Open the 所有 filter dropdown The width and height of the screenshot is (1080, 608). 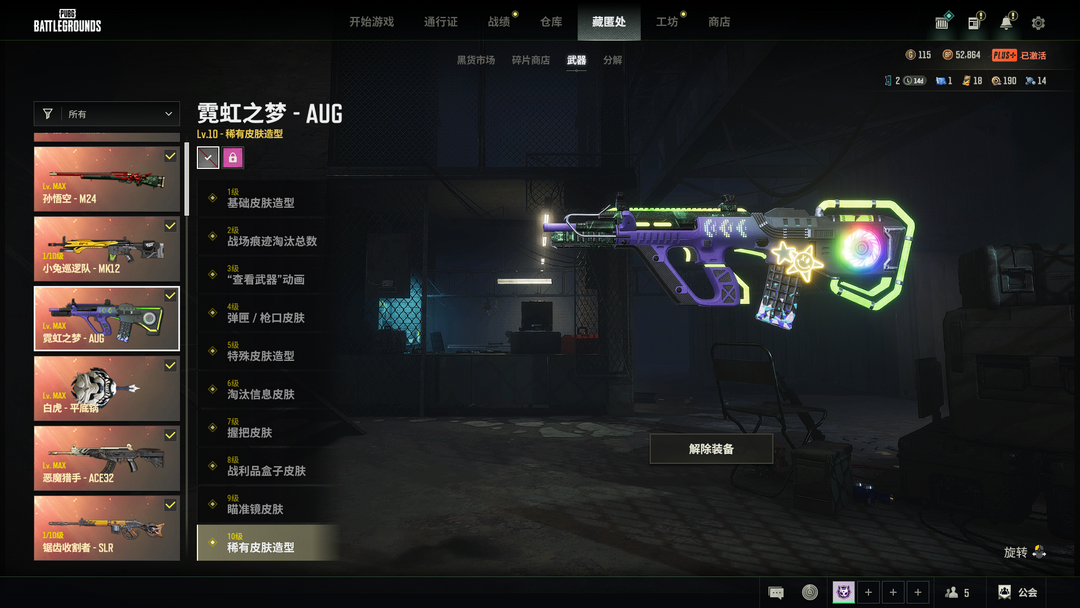[x=107, y=114]
